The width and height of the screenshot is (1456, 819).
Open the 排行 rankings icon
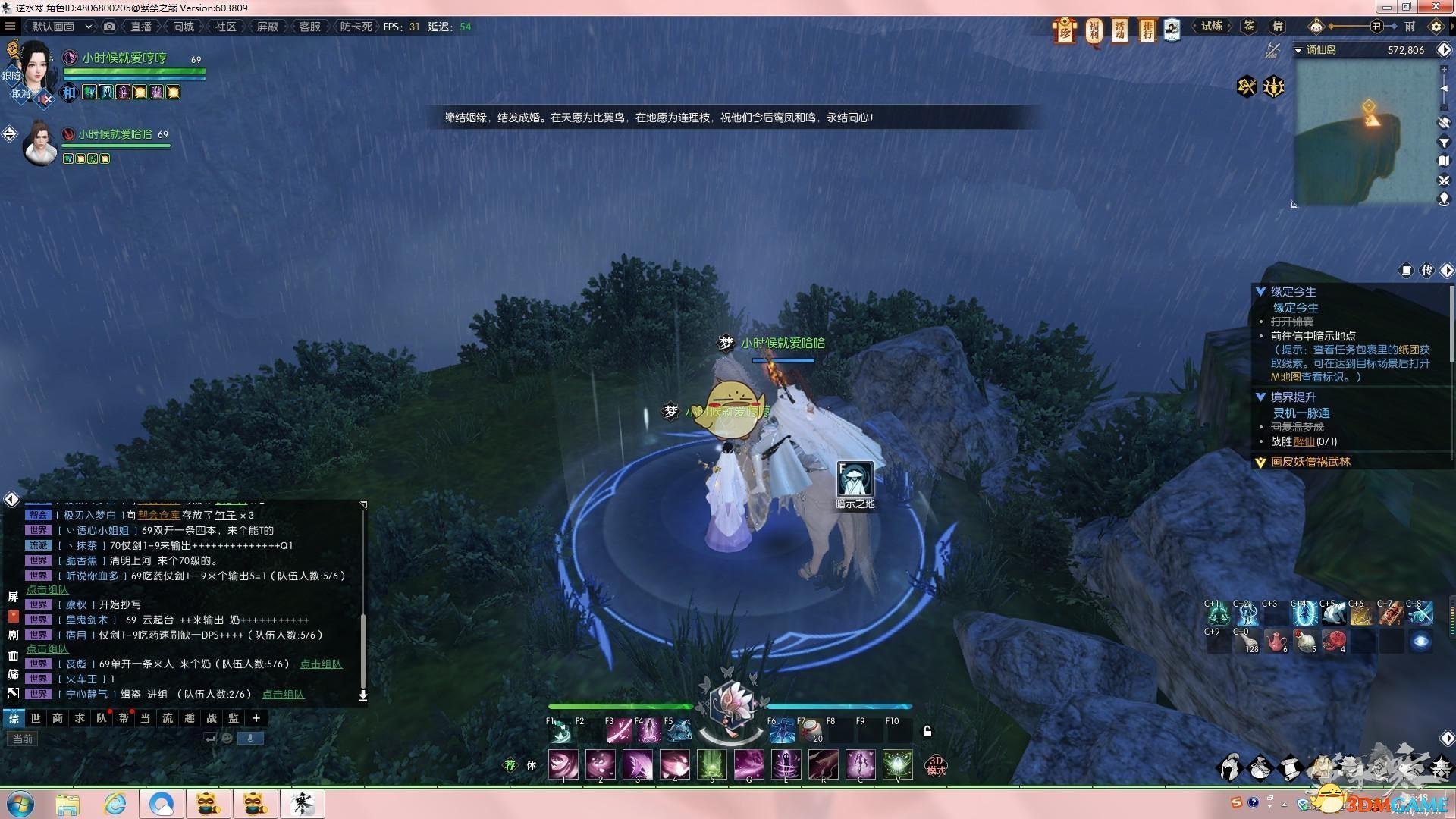[1147, 30]
